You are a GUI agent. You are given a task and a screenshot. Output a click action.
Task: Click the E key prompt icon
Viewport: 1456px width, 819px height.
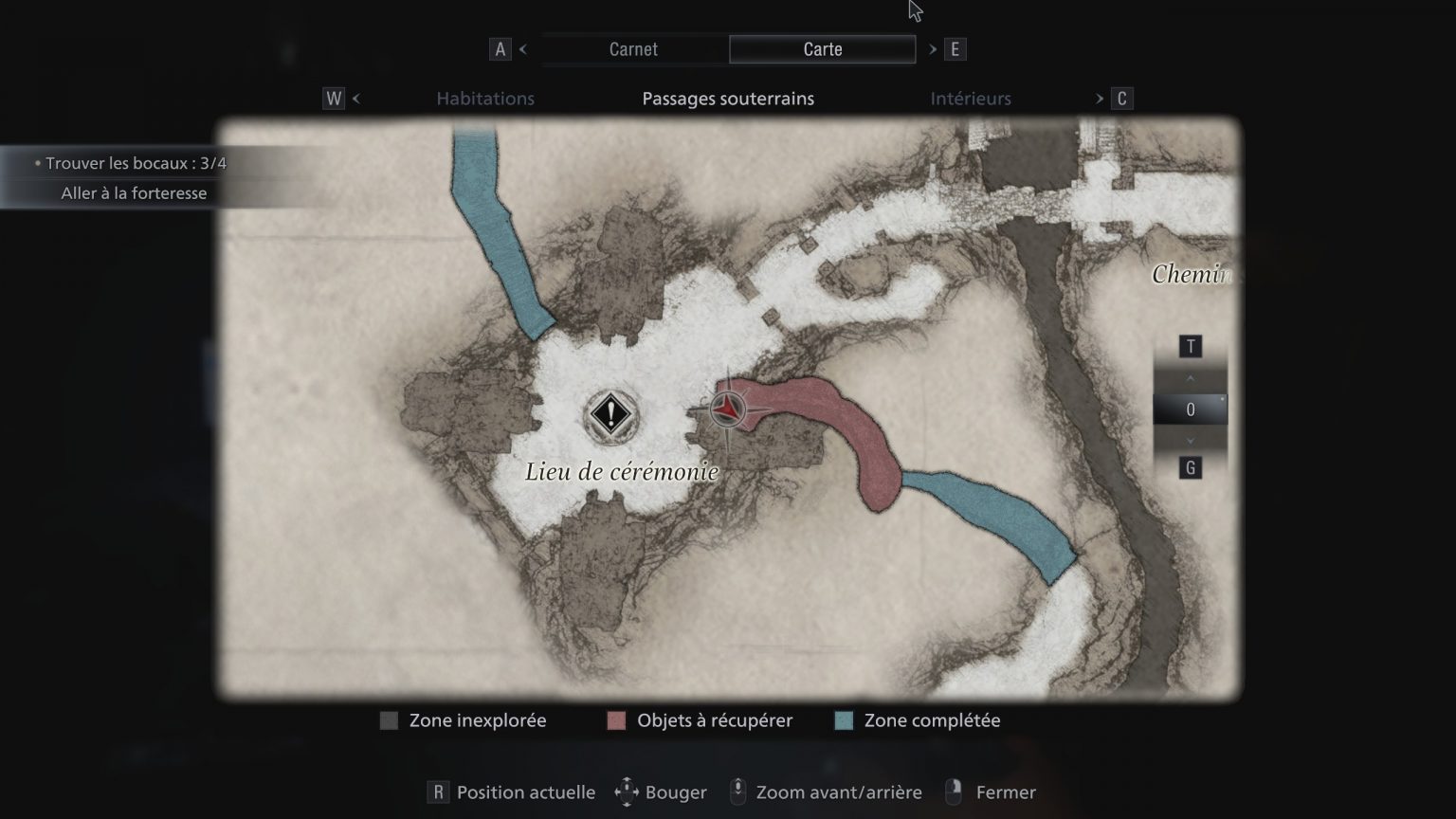955,48
